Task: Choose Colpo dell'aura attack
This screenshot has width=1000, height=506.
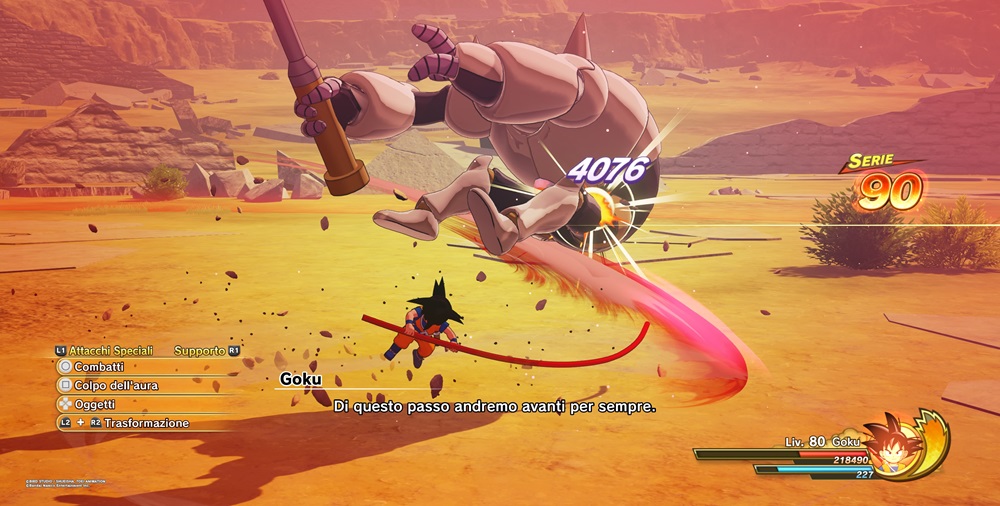Action: pos(115,385)
